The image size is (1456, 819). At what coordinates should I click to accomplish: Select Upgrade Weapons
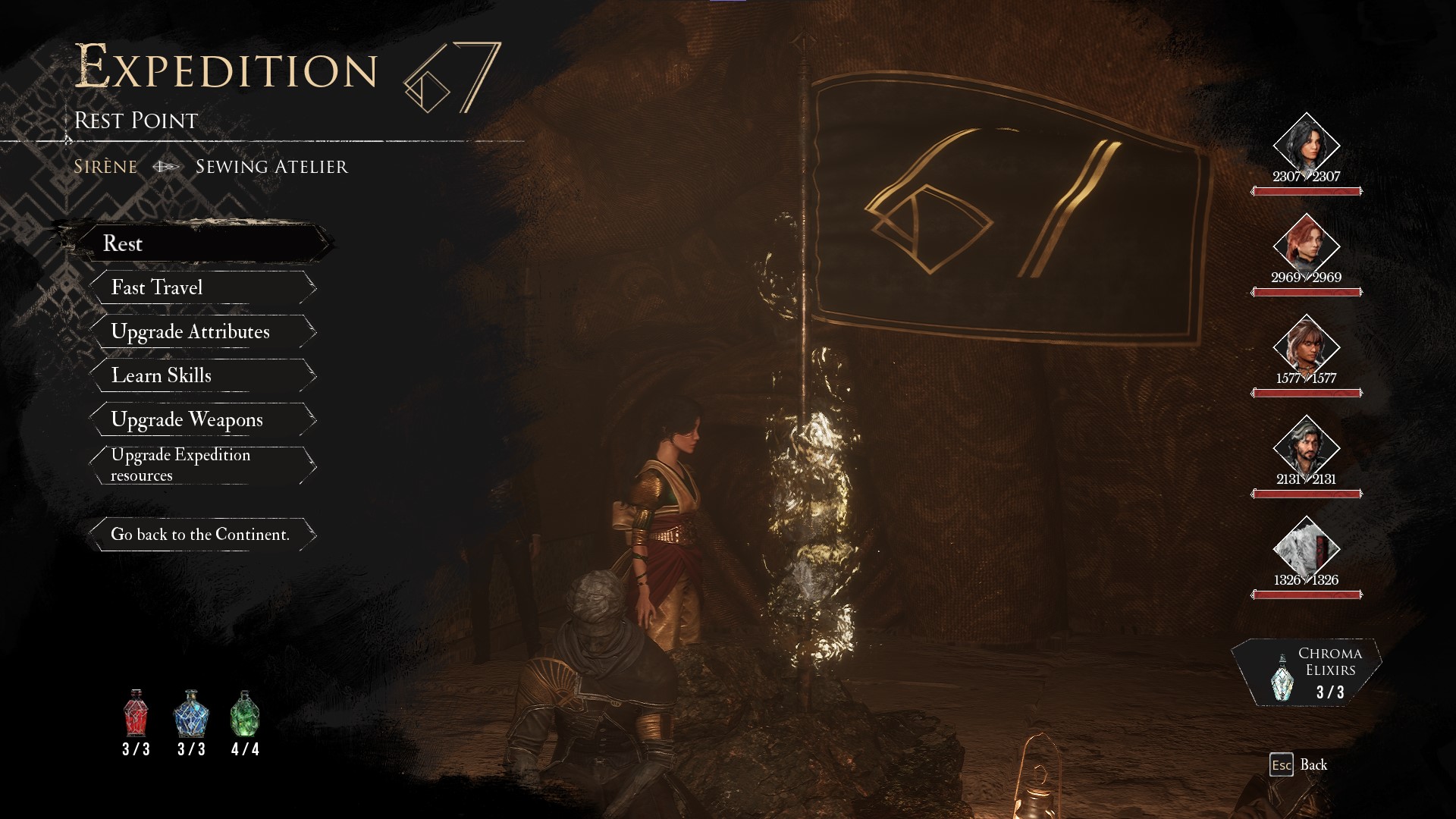[x=202, y=419]
